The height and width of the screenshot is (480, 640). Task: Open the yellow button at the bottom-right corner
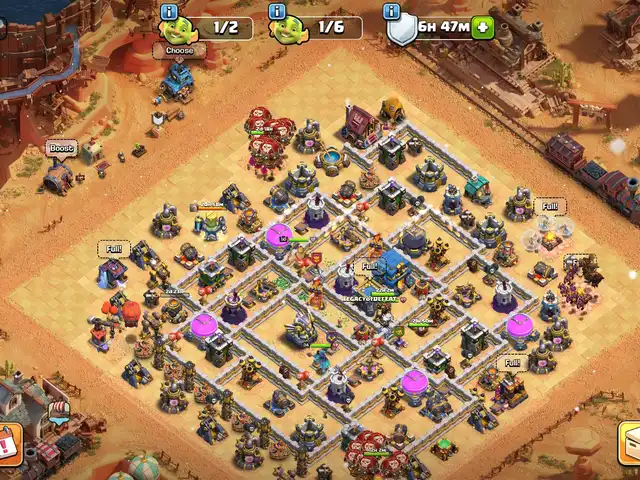pyautogui.click(x=631, y=443)
